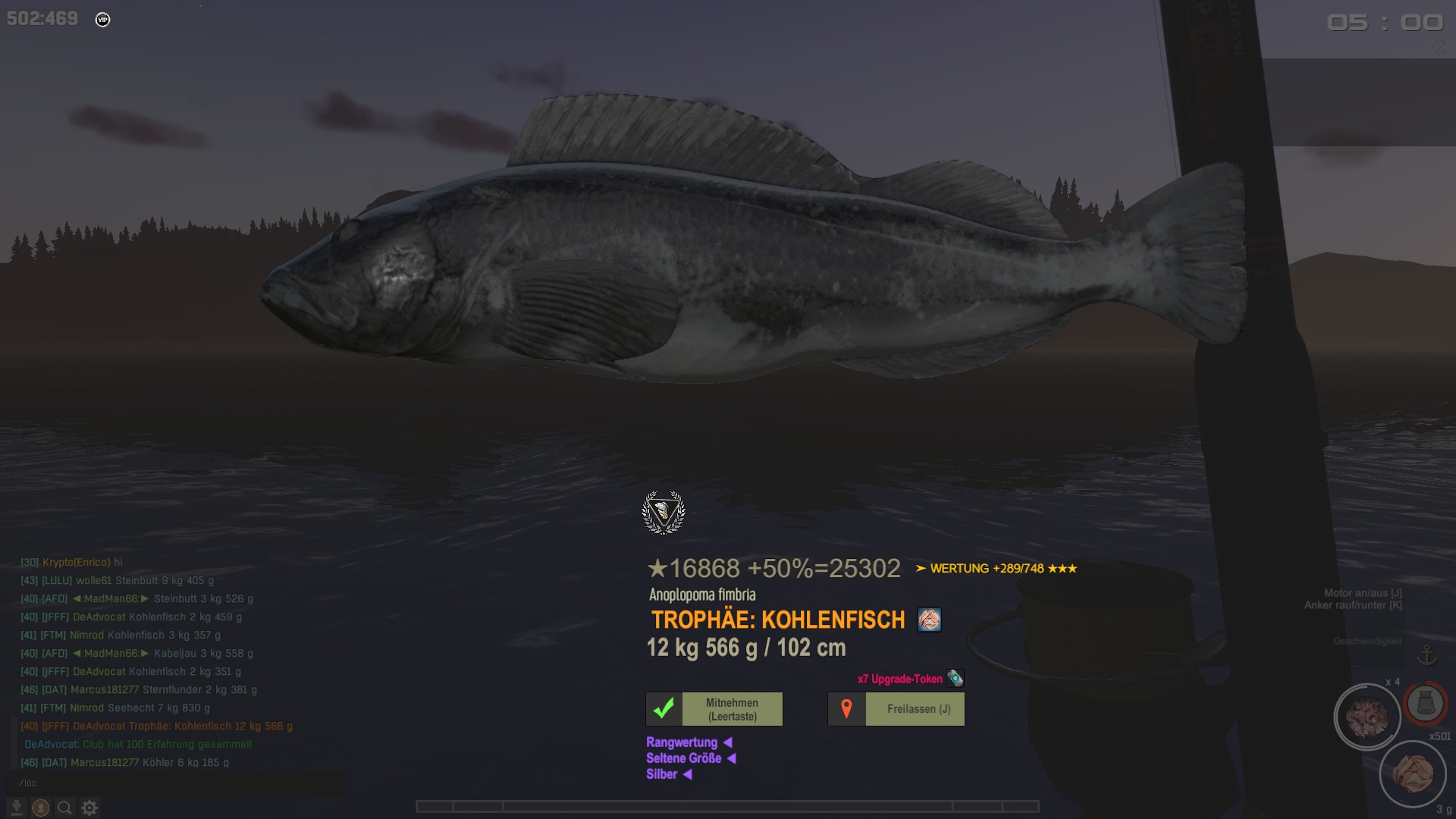This screenshot has width=1456, height=819.
Task: Open the chat input field
Action: (x=174, y=783)
